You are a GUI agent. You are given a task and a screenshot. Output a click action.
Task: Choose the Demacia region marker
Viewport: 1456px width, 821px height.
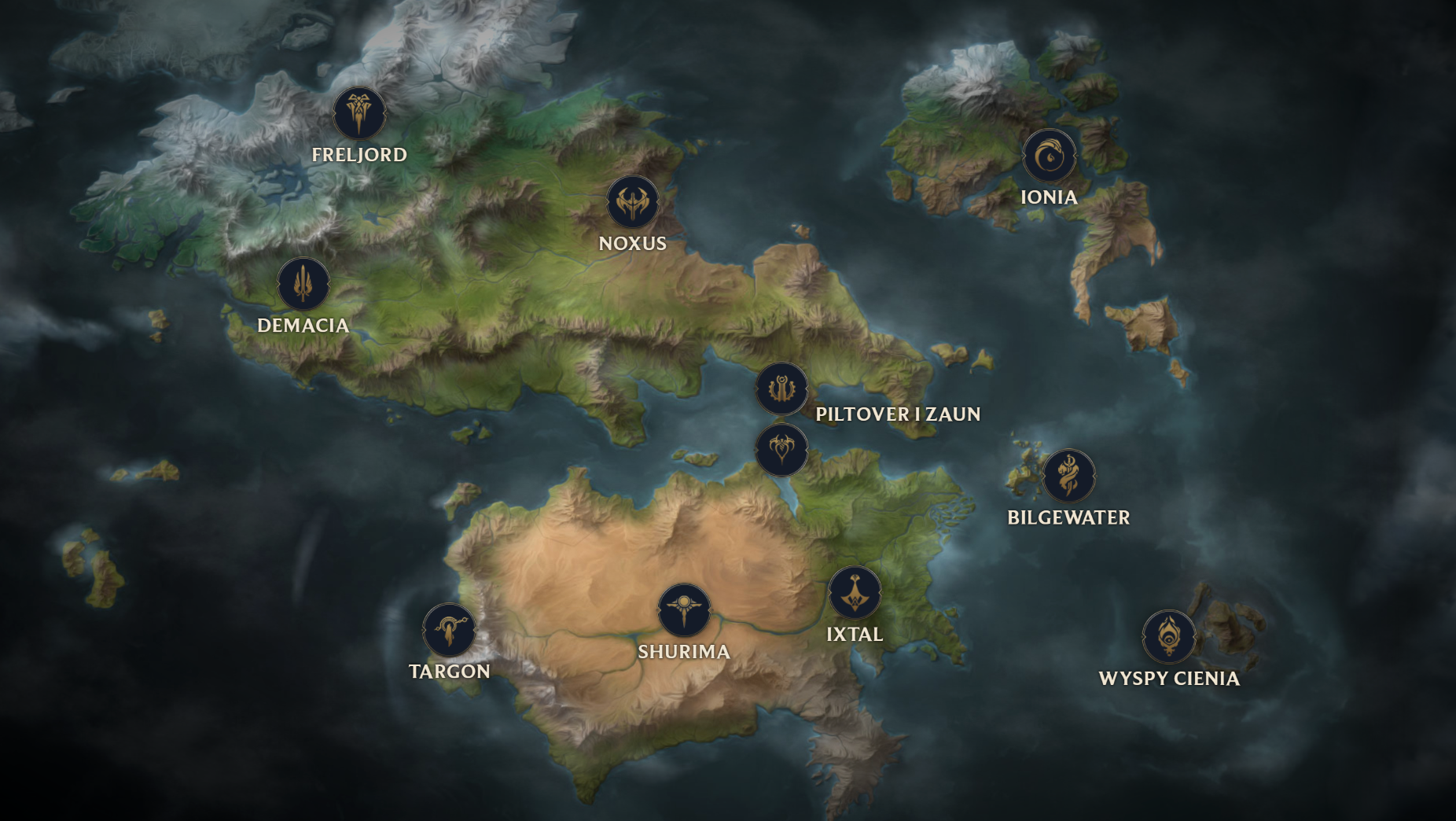303,284
